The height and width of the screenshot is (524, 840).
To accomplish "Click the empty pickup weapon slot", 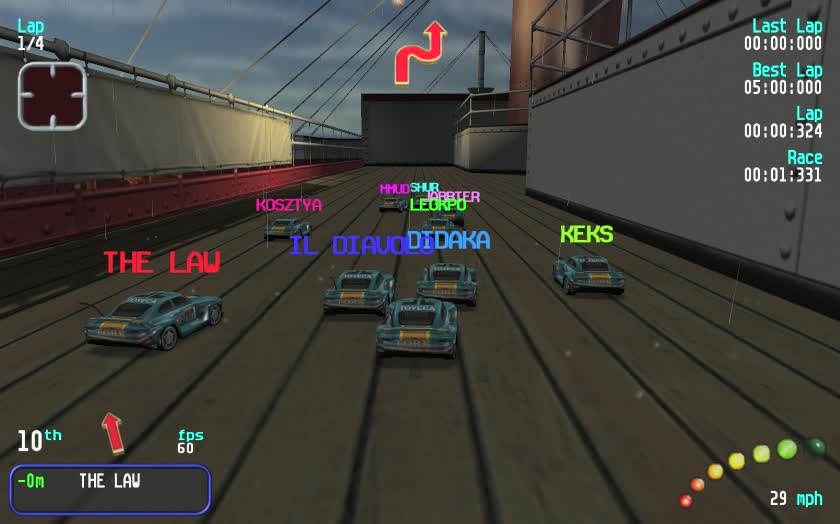I will (52, 96).
